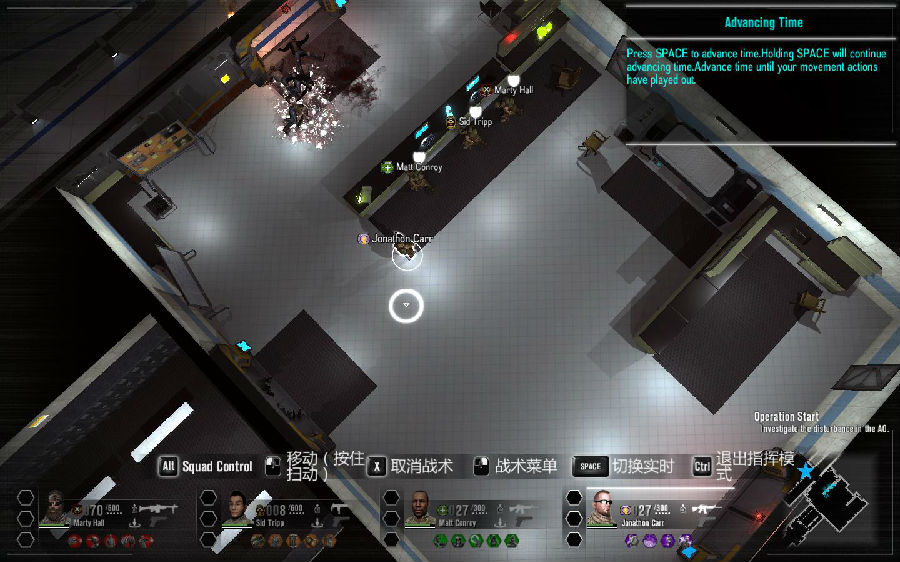Viewport: 900px width, 562px height.
Task: Select Sid Tripp's squad portrait
Action: click(x=236, y=507)
